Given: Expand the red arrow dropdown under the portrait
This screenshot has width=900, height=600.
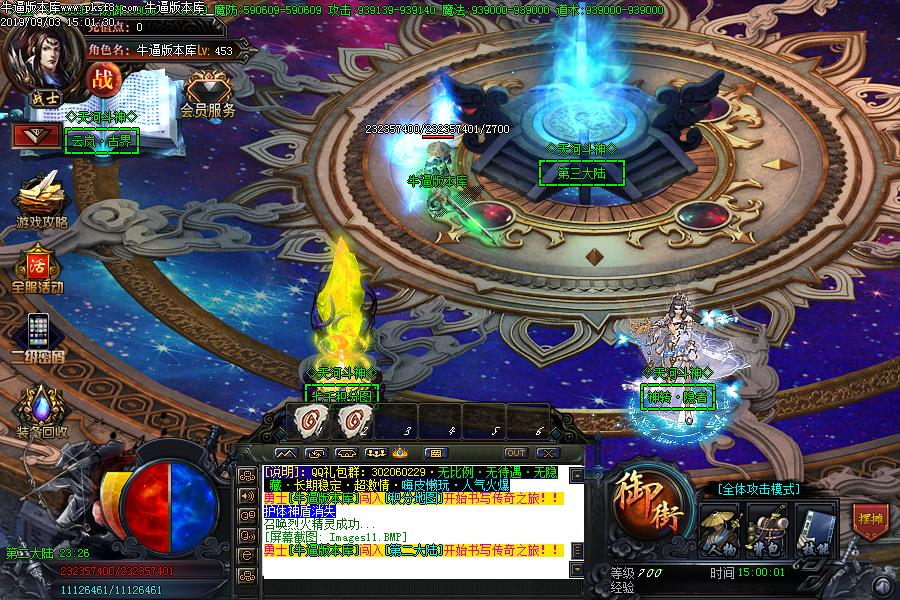Looking at the screenshot, I should pyautogui.click(x=35, y=135).
